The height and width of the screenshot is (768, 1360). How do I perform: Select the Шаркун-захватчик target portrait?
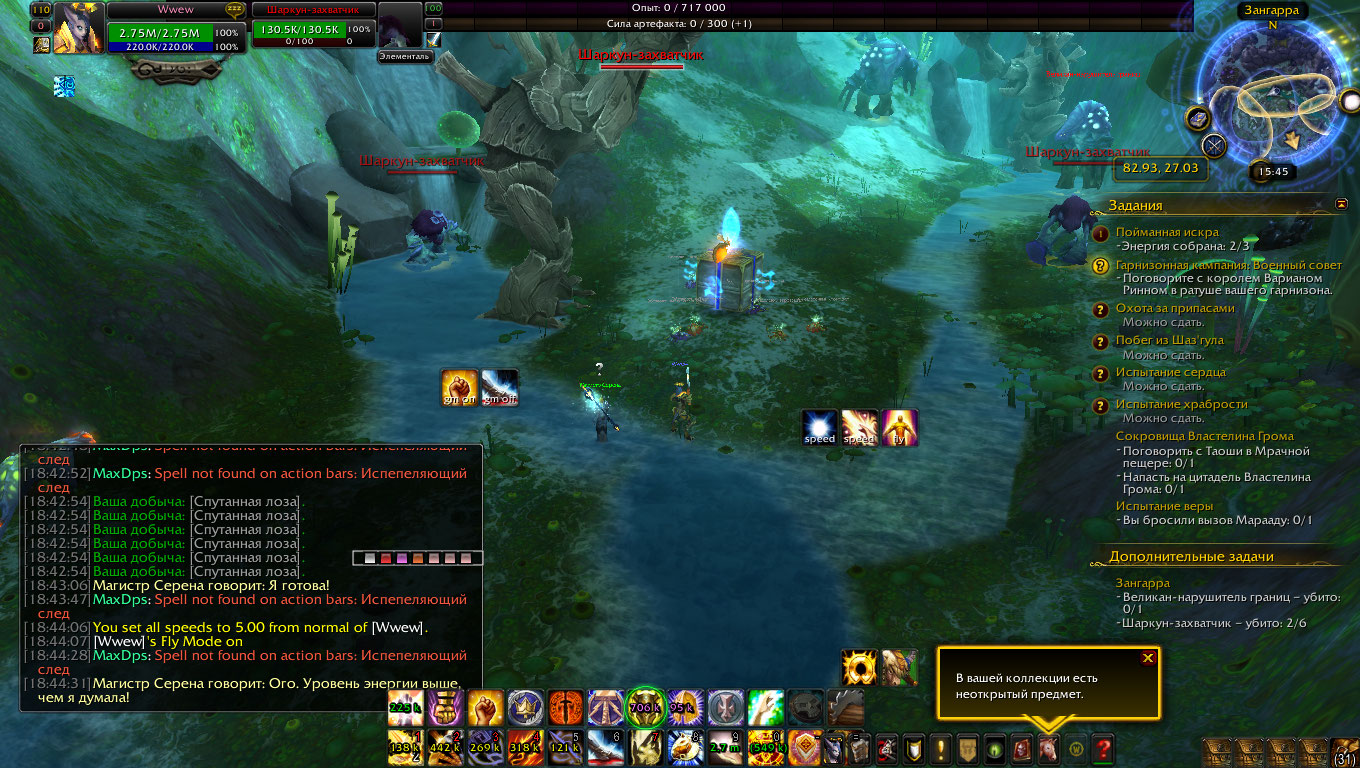[400, 25]
